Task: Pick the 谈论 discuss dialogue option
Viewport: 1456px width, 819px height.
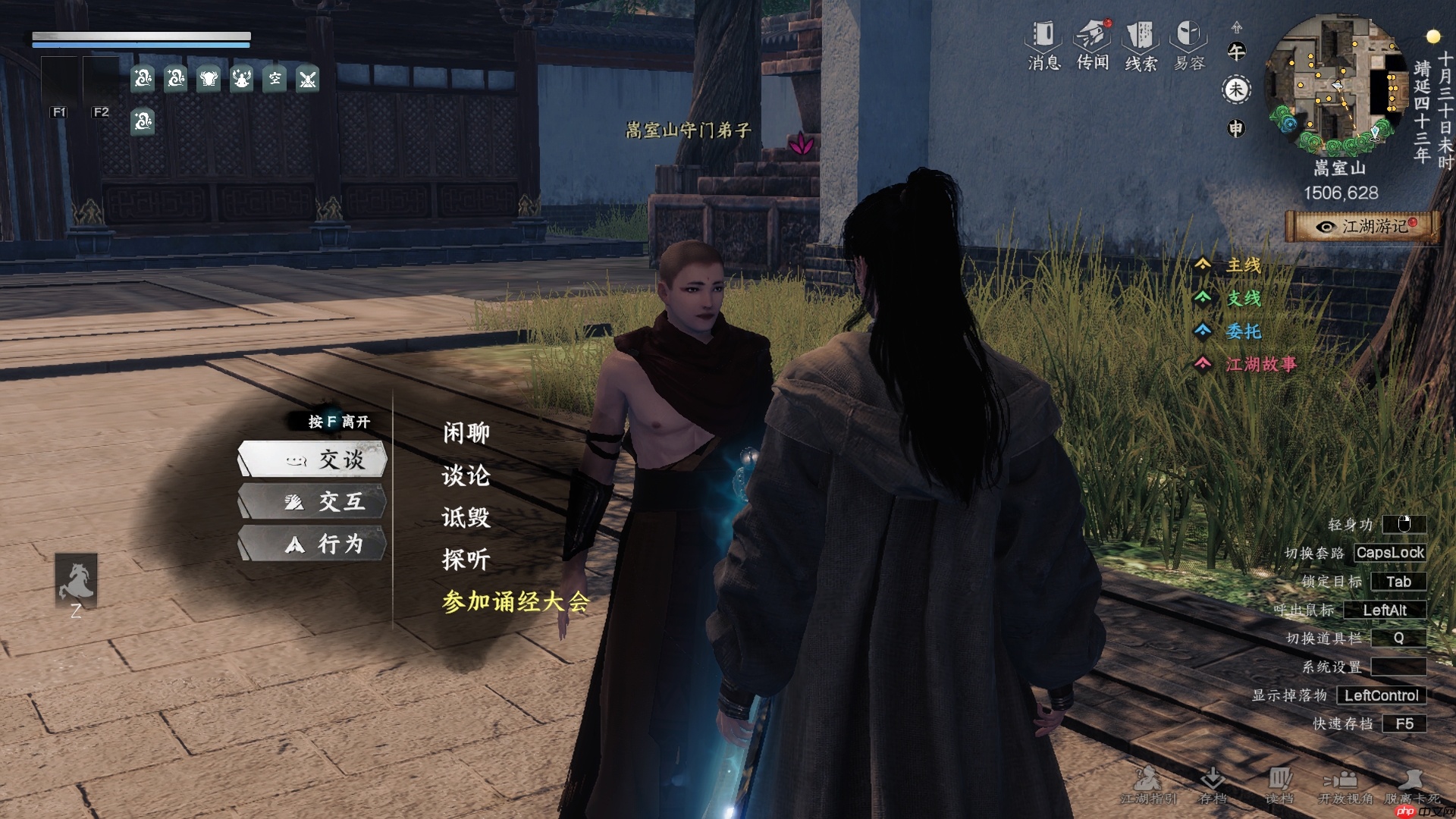Action: coord(466,475)
